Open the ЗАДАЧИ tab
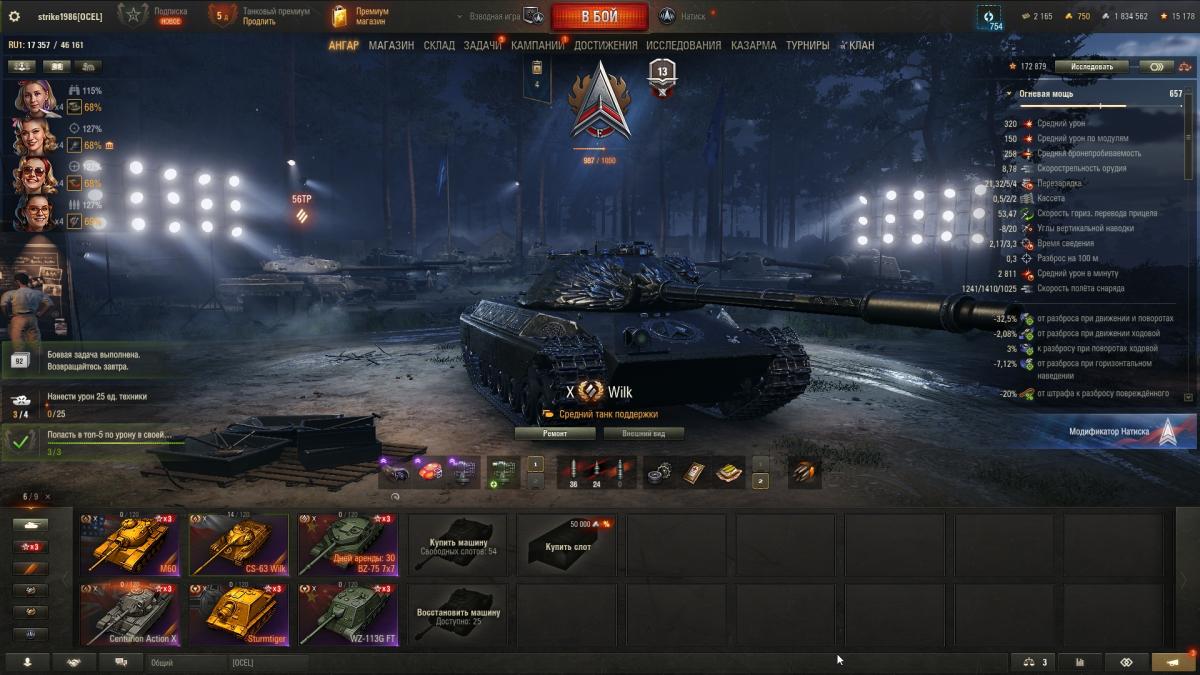The height and width of the screenshot is (675, 1200). [x=482, y=45]
